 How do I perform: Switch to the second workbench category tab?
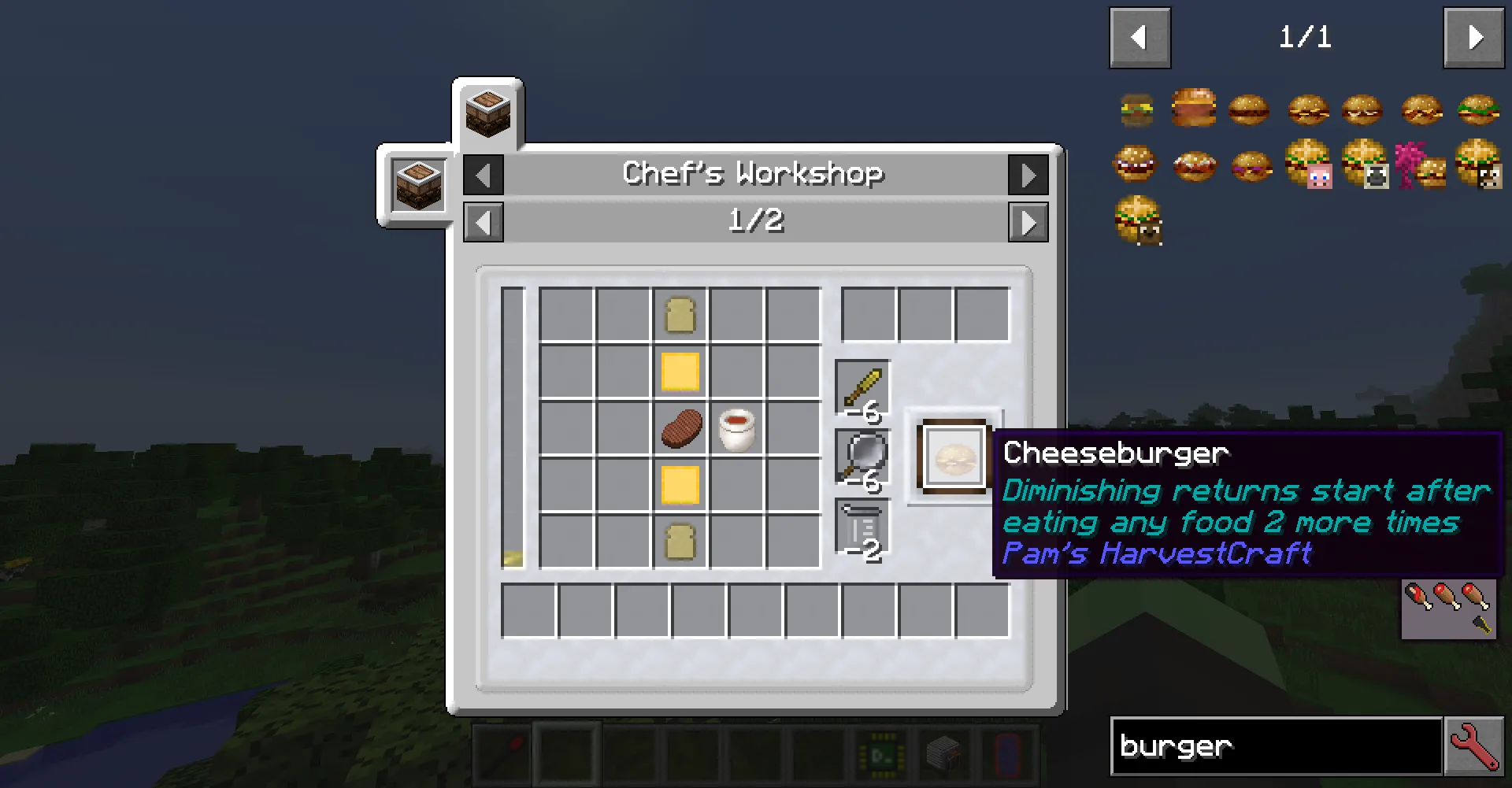click(417, 185)
